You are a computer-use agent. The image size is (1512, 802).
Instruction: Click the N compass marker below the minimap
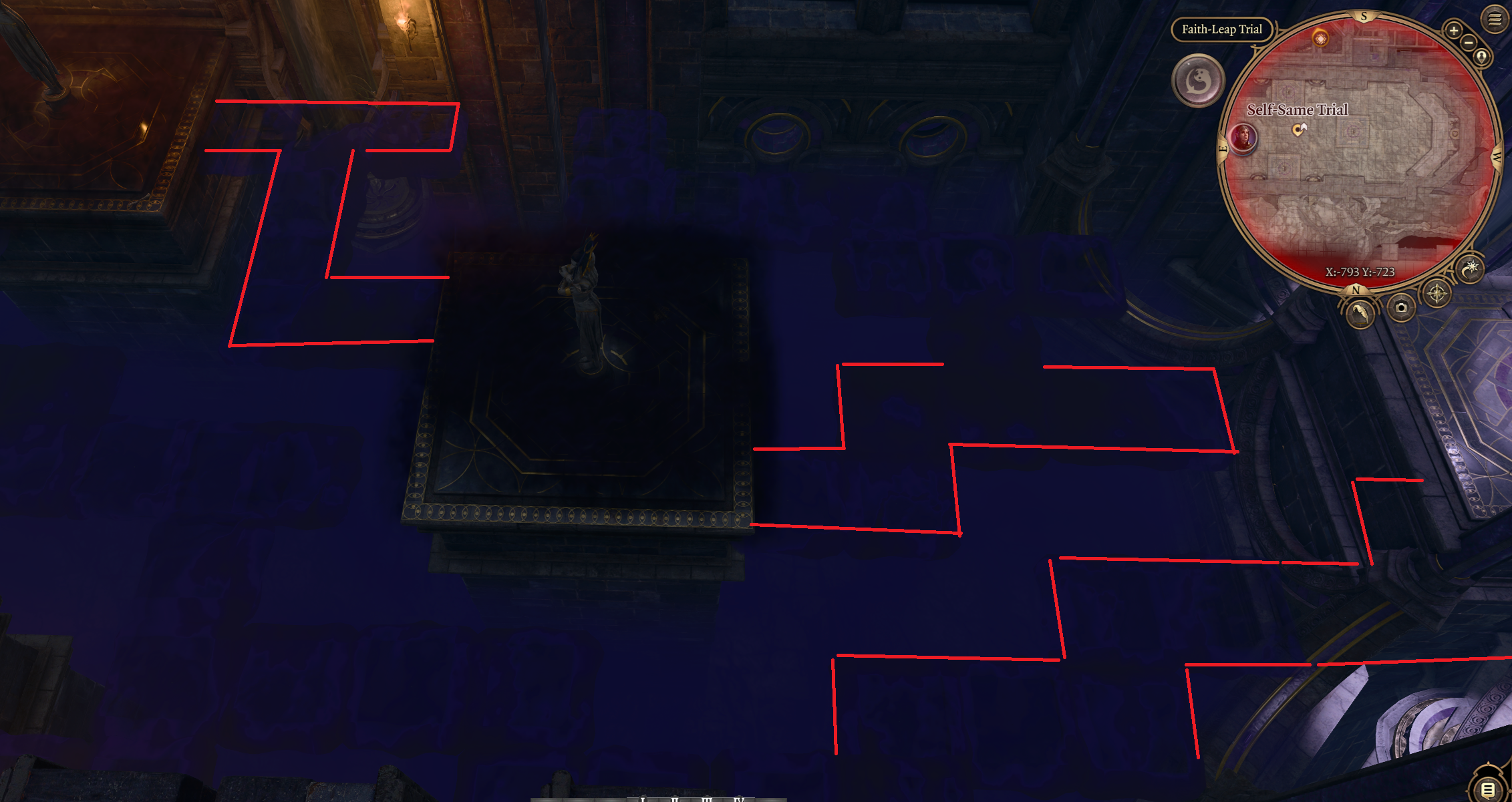tap(1356, 290)
